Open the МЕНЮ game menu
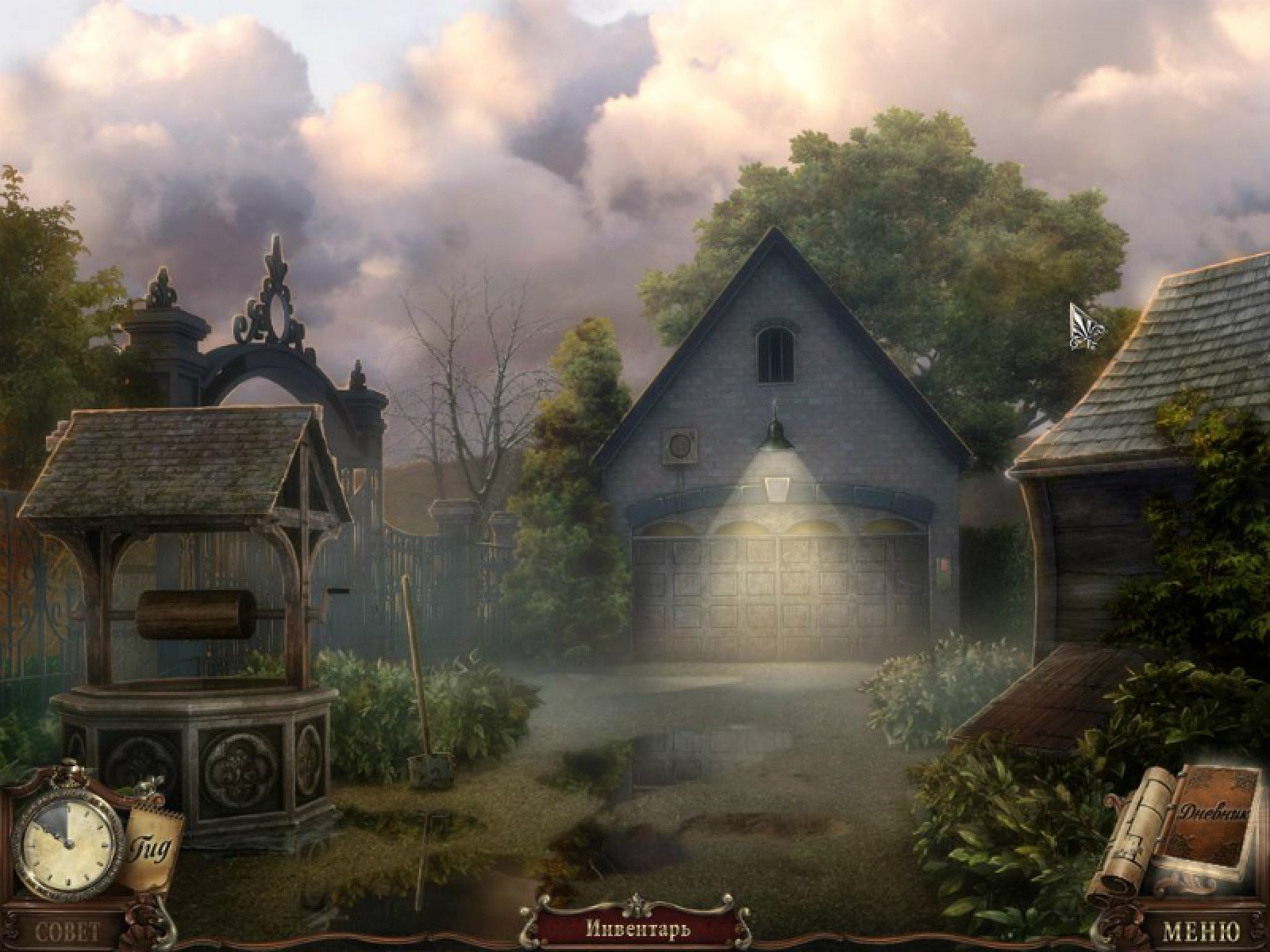Image resolution: width=1270 pixels, height=952 pixels. (x=1201, y=931)
